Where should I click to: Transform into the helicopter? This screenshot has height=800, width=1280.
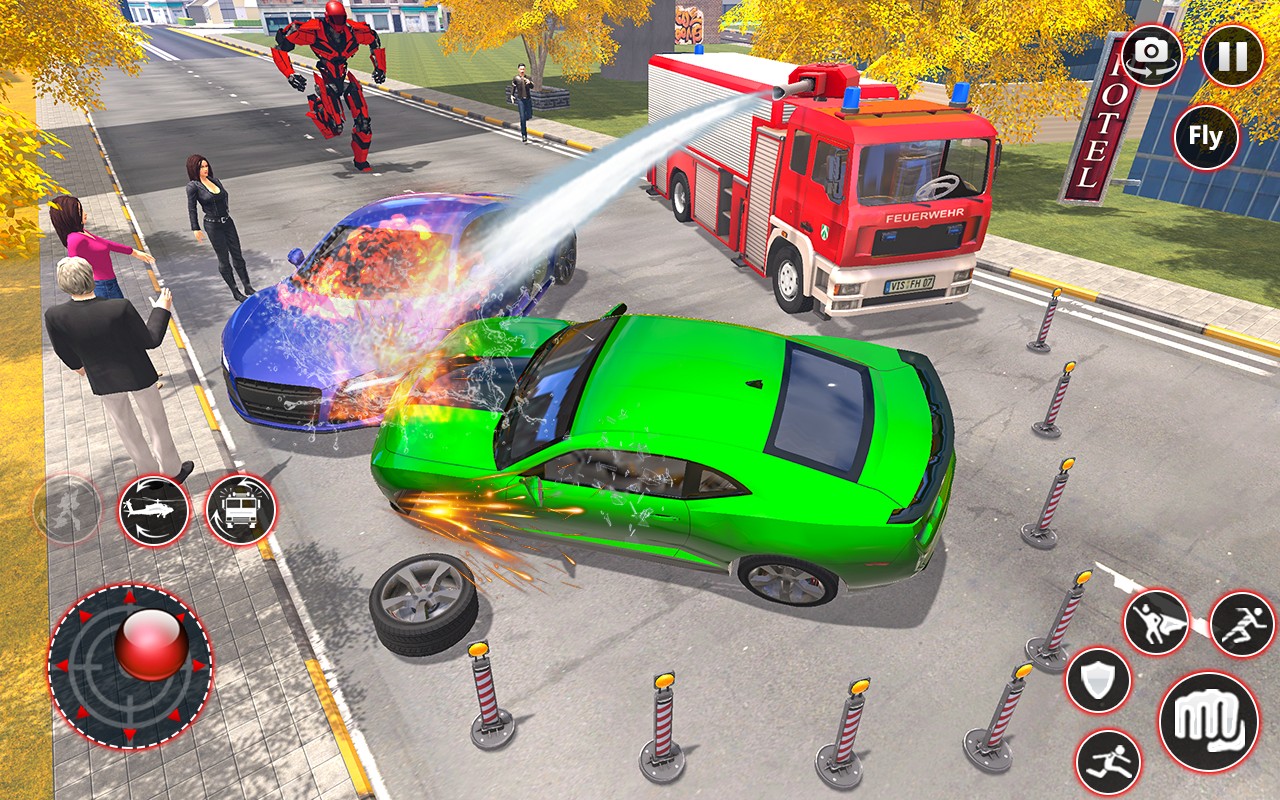tap(154, 510)
